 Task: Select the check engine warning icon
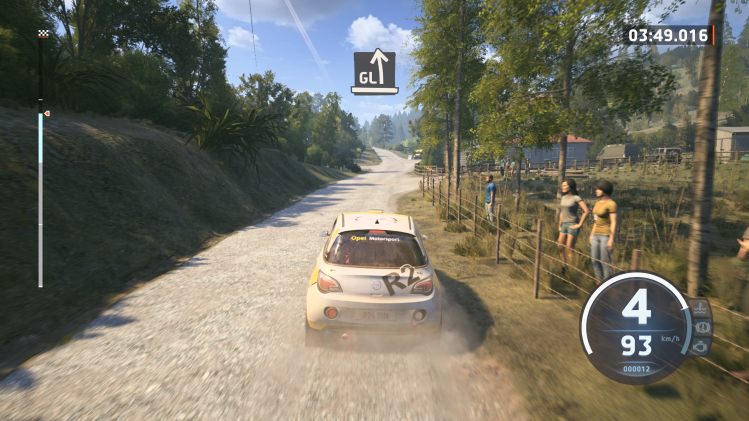(701, 346)
